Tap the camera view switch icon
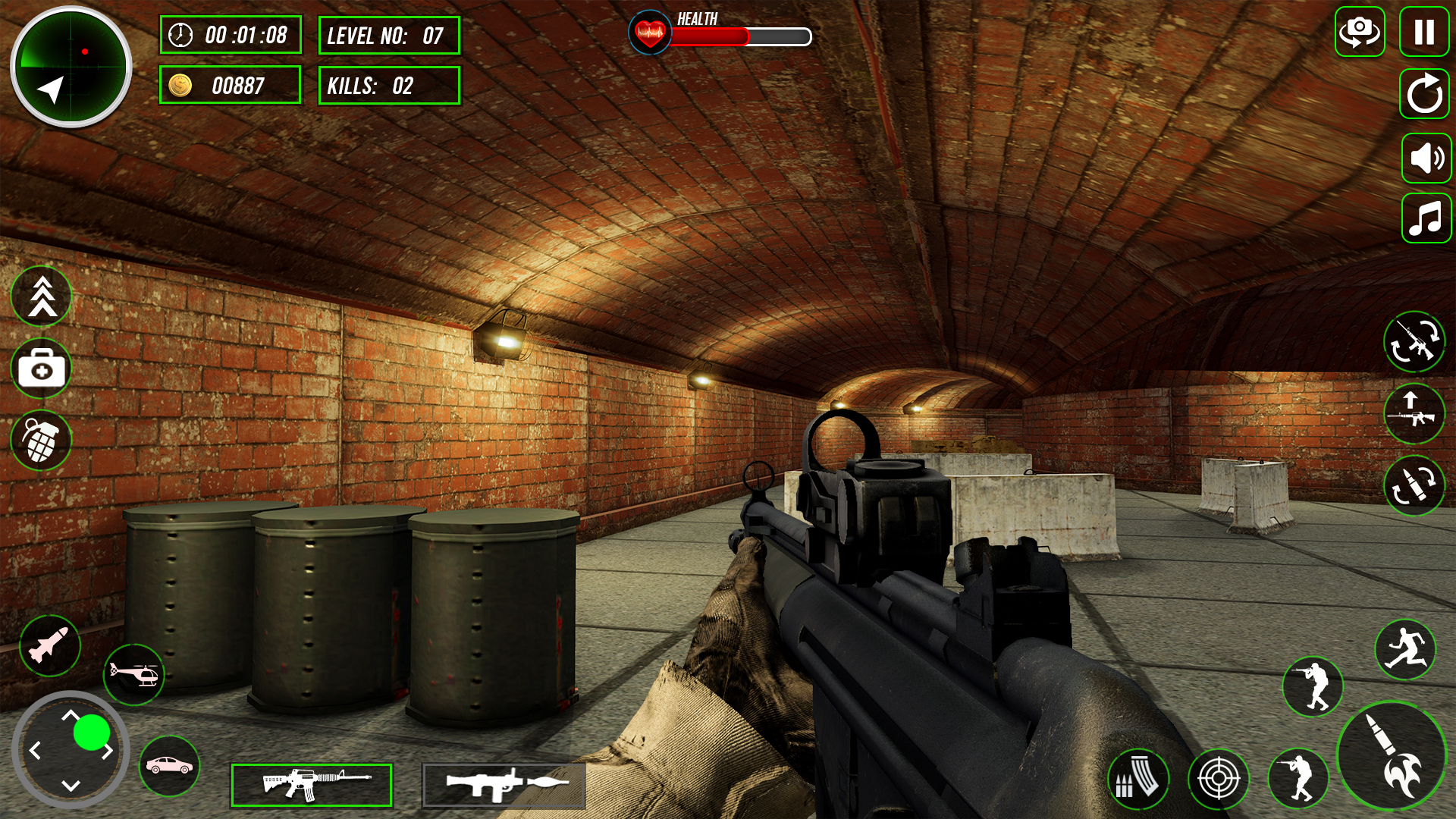The height and width of the screenshot is (819, 1456). click(x=1360, y=32)
